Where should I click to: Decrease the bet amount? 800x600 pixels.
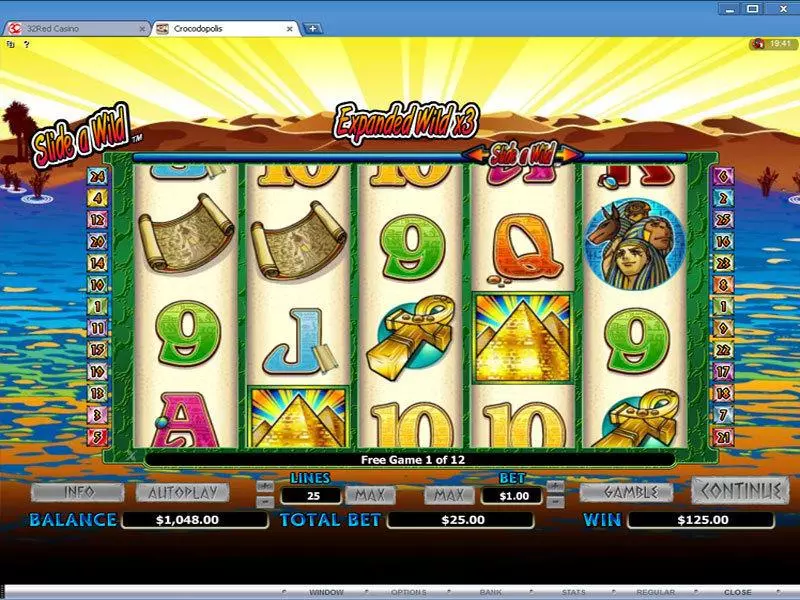(x=557, y=500)
